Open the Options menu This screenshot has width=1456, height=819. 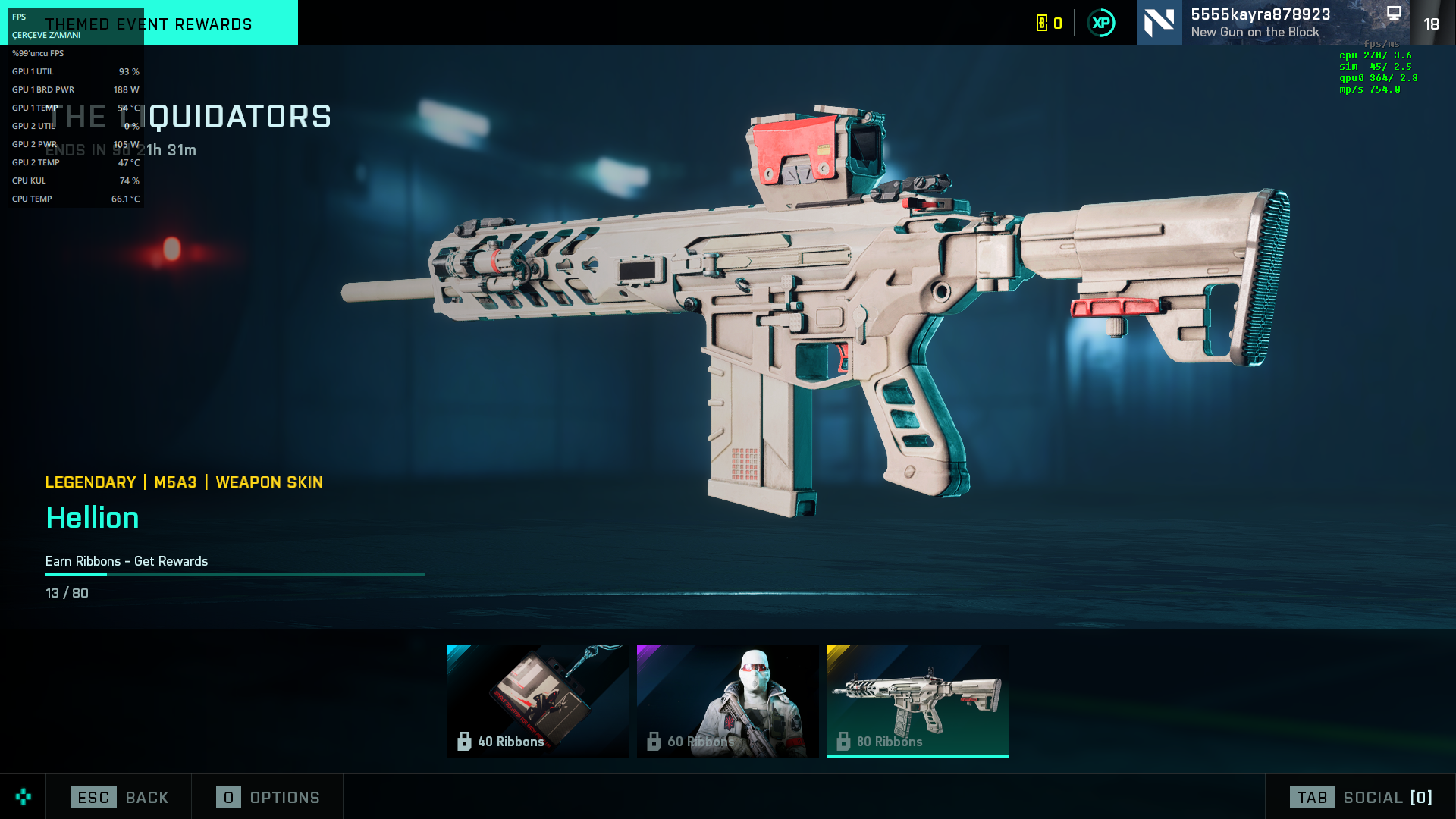pos(268,797)
